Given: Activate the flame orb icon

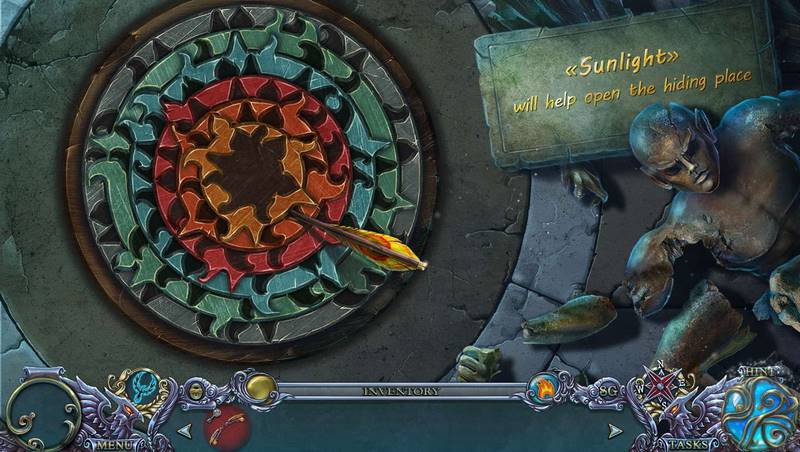Looking at the screenshot, I should (545, 387).
